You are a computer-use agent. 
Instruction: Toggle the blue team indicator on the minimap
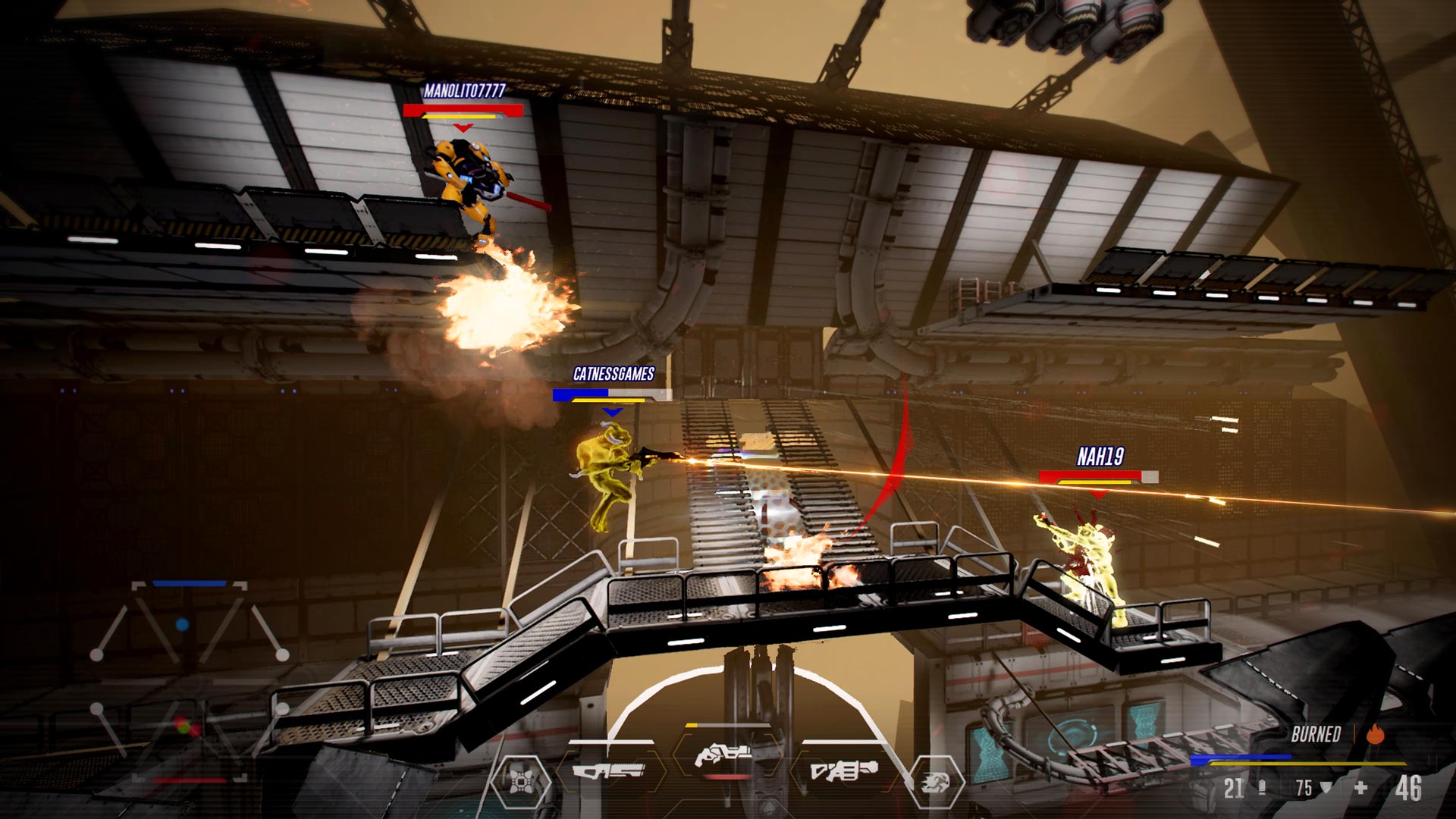point(182,624)
